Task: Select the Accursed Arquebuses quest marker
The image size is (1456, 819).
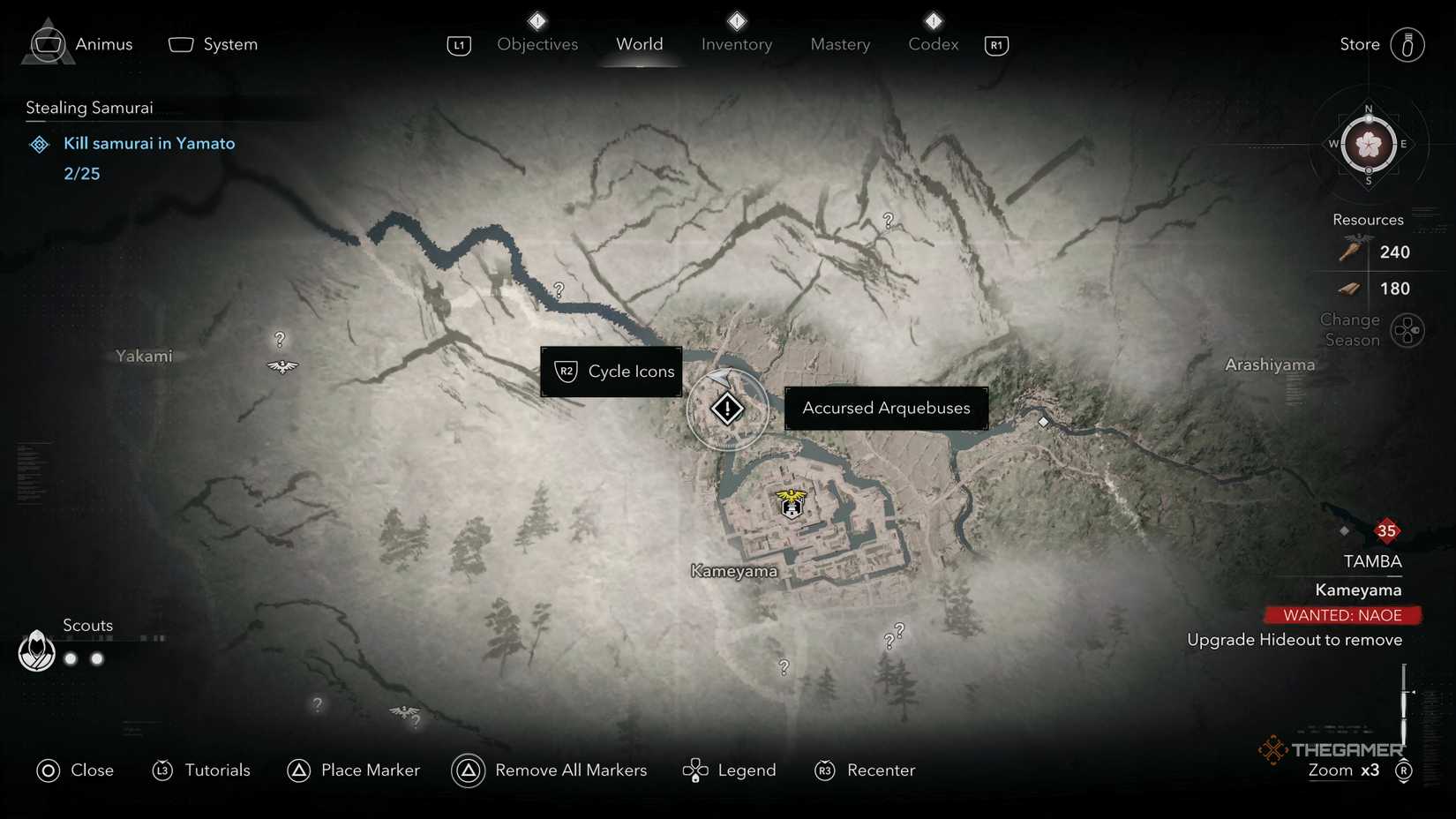Action: 726,408
